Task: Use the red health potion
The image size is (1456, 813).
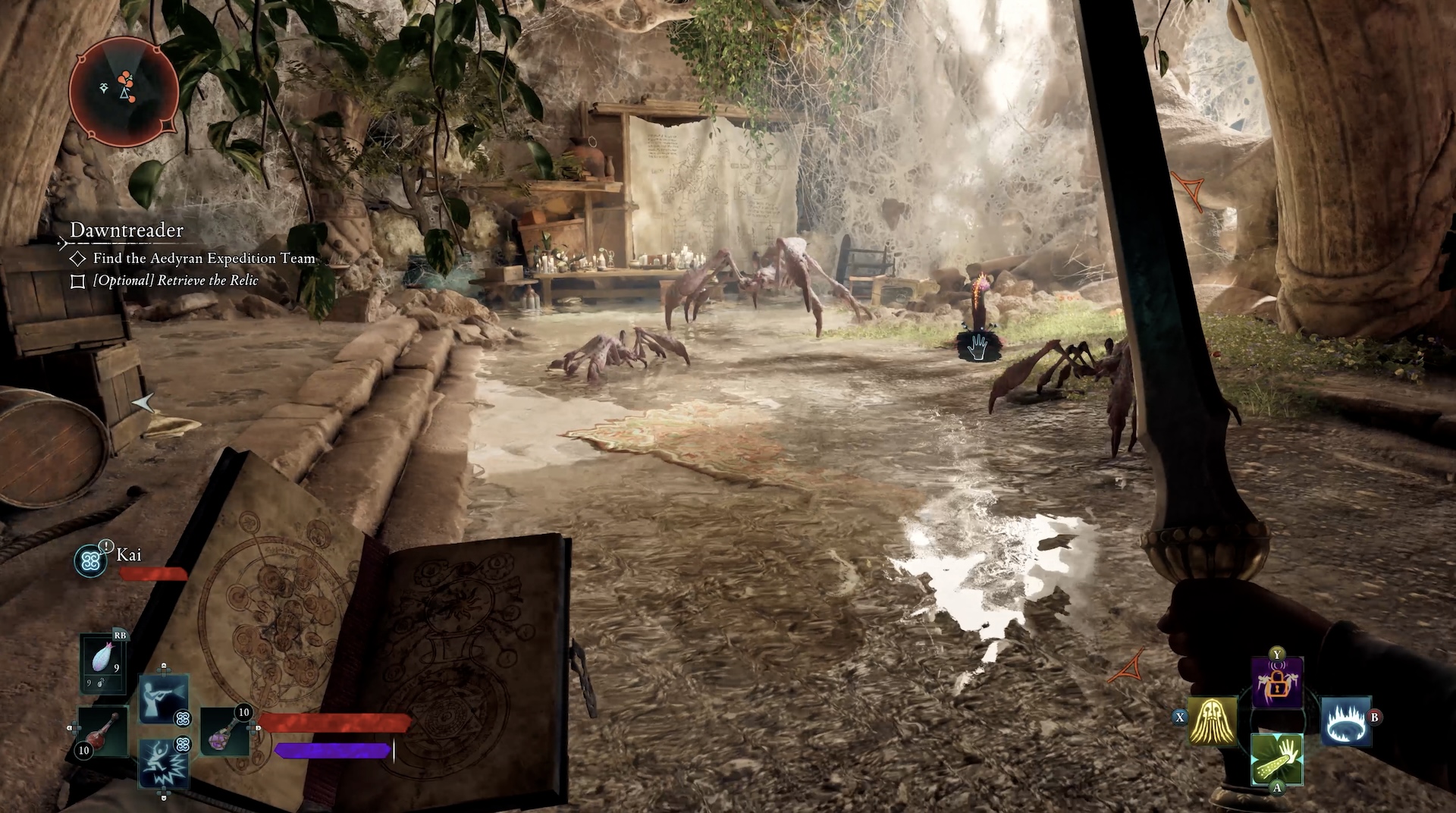Action: (x=103, y=730)
